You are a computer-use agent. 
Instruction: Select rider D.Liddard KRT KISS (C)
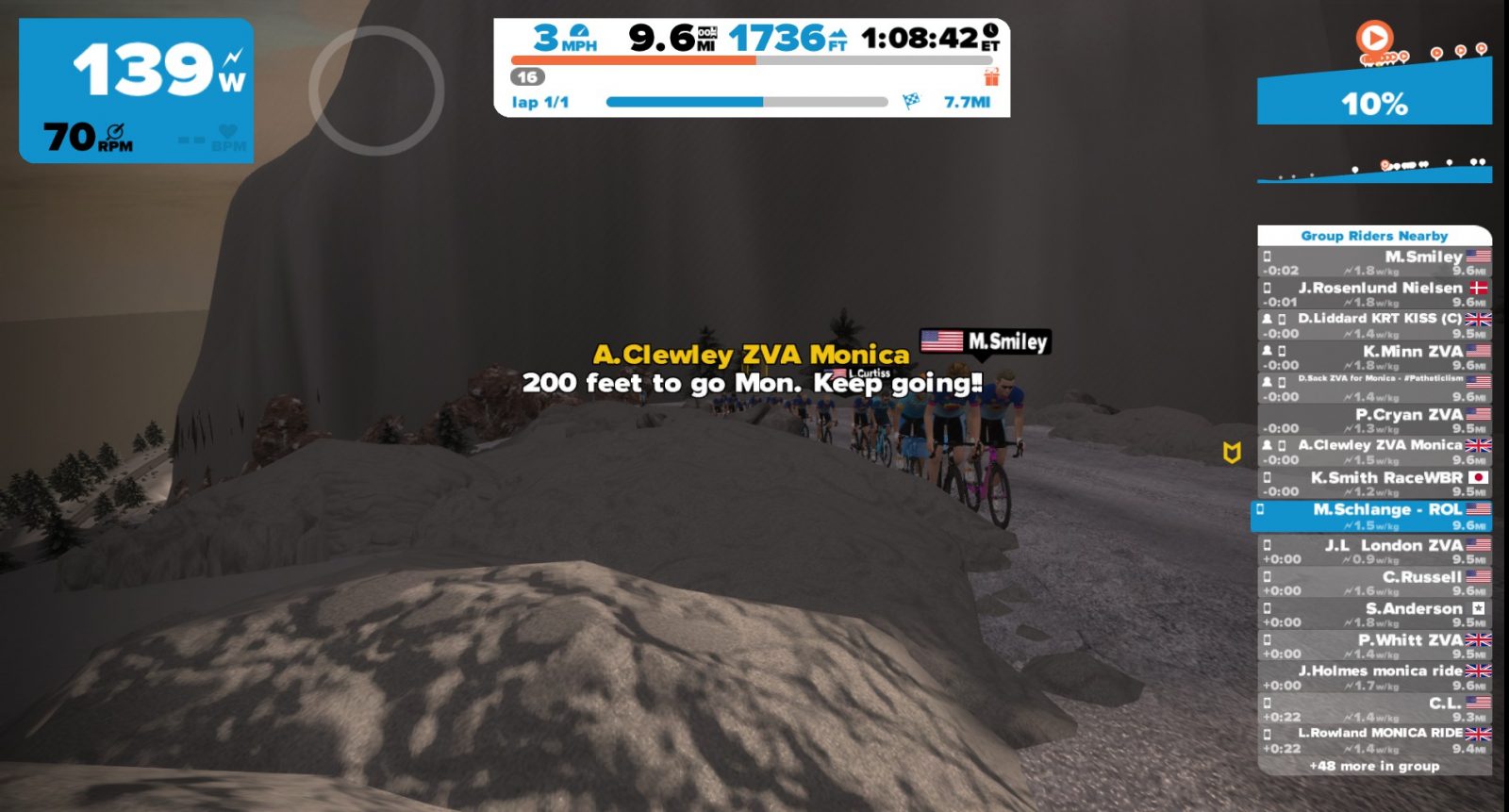click(x=1374, y=325)
